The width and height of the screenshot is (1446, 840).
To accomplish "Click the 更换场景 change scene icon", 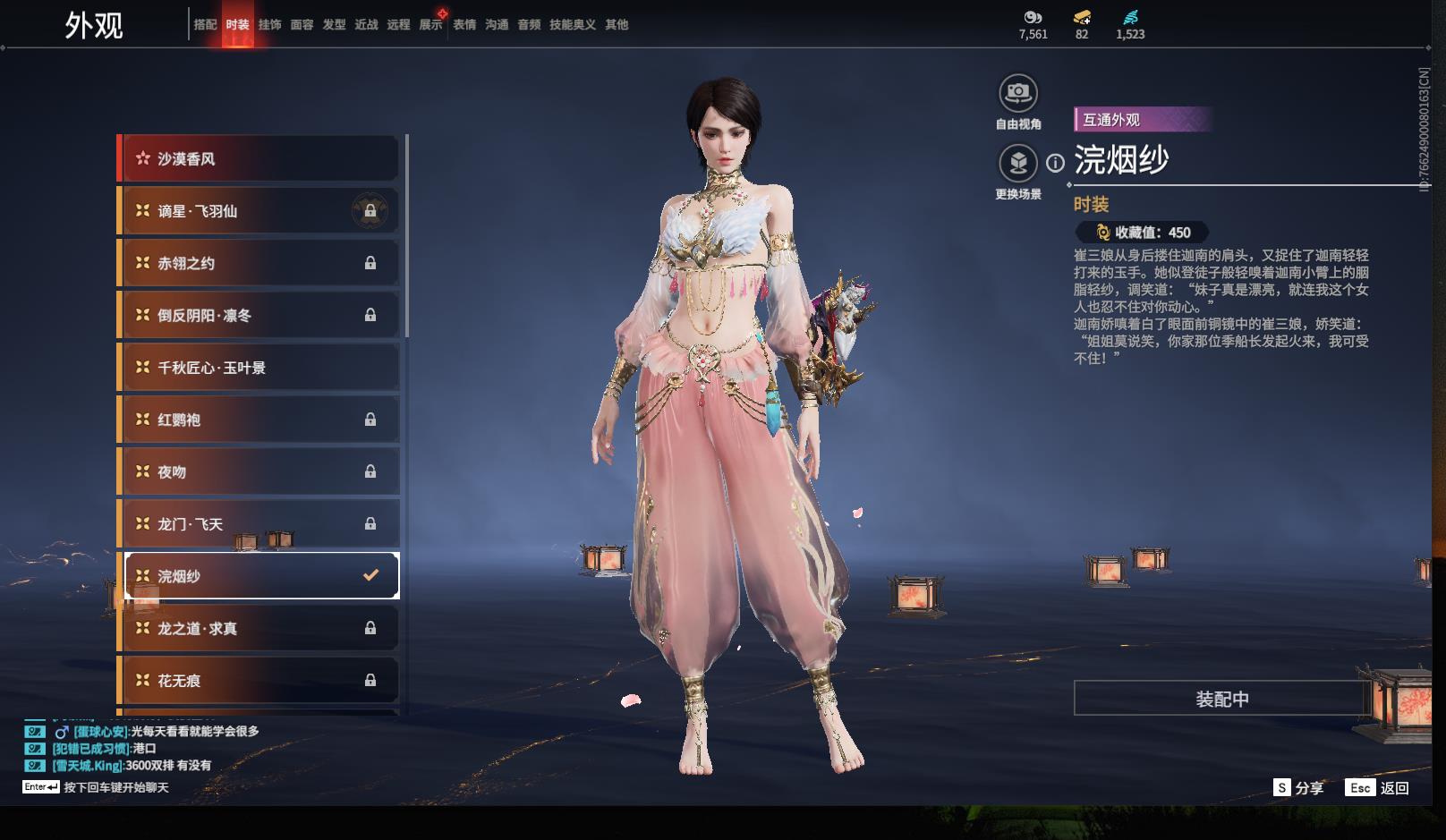I will click(x=1017, y=164).
